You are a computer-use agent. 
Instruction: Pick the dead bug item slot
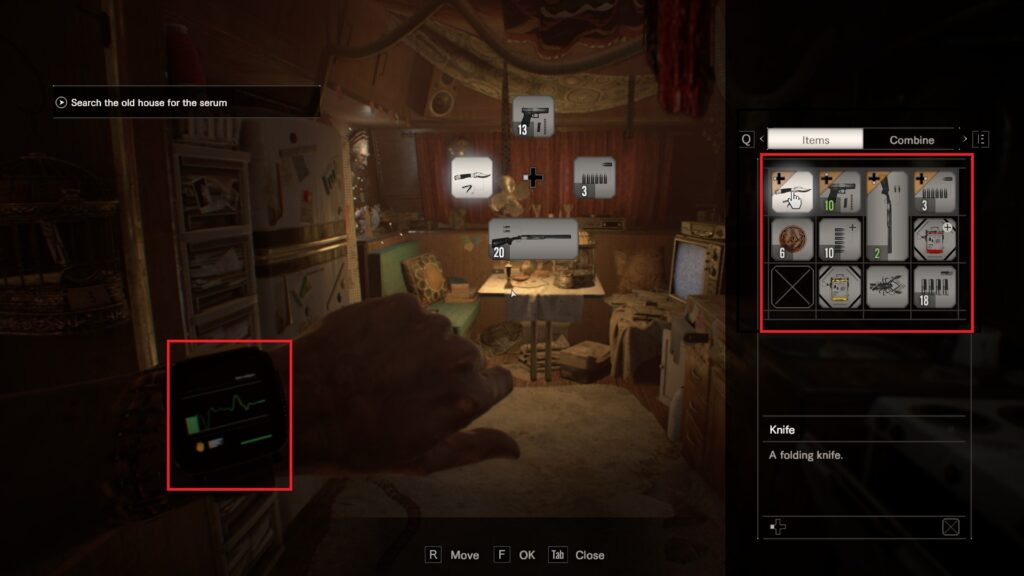tap(887, 287)
